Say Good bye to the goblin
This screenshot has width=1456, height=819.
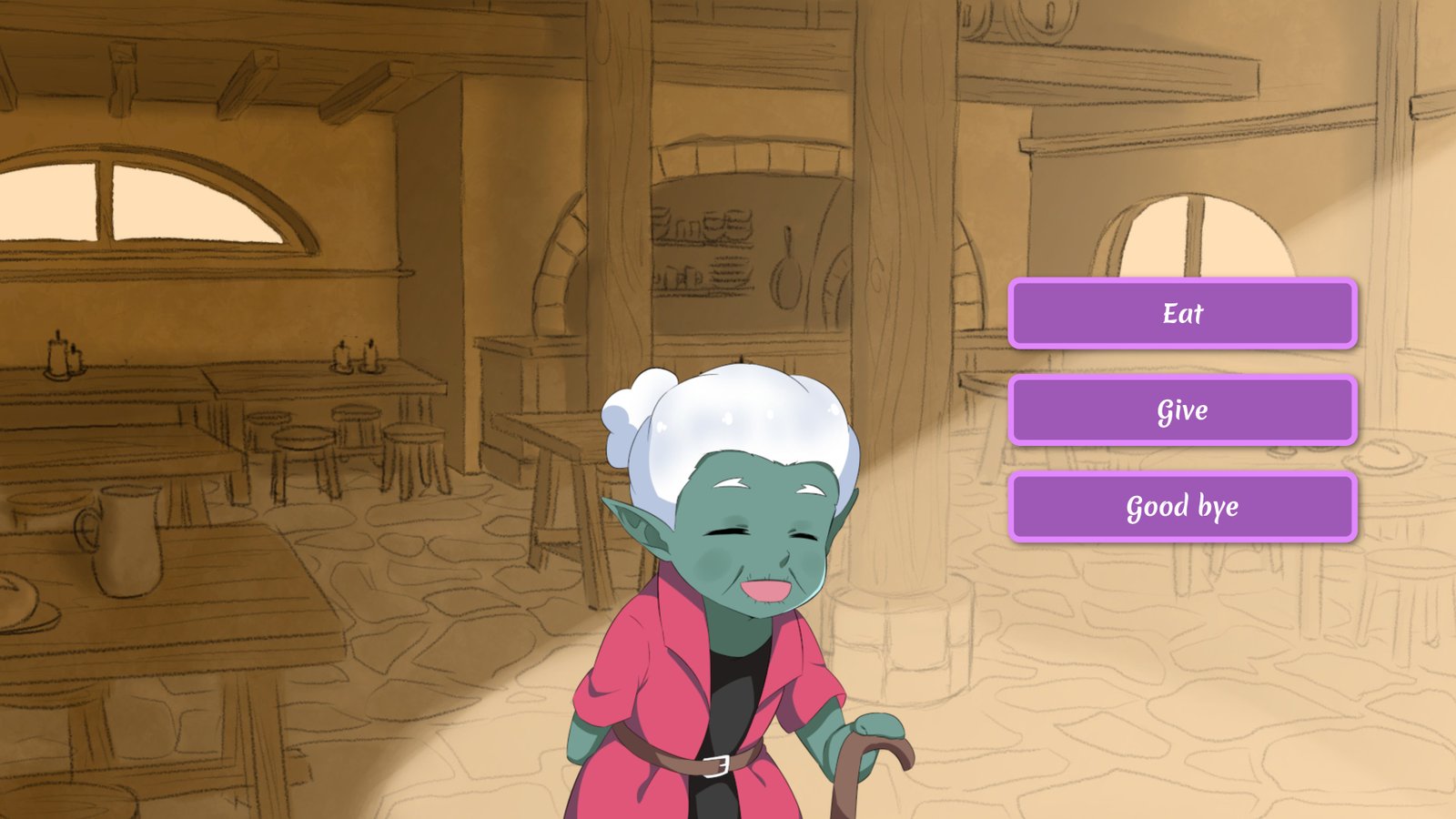tap(1182, 507)
